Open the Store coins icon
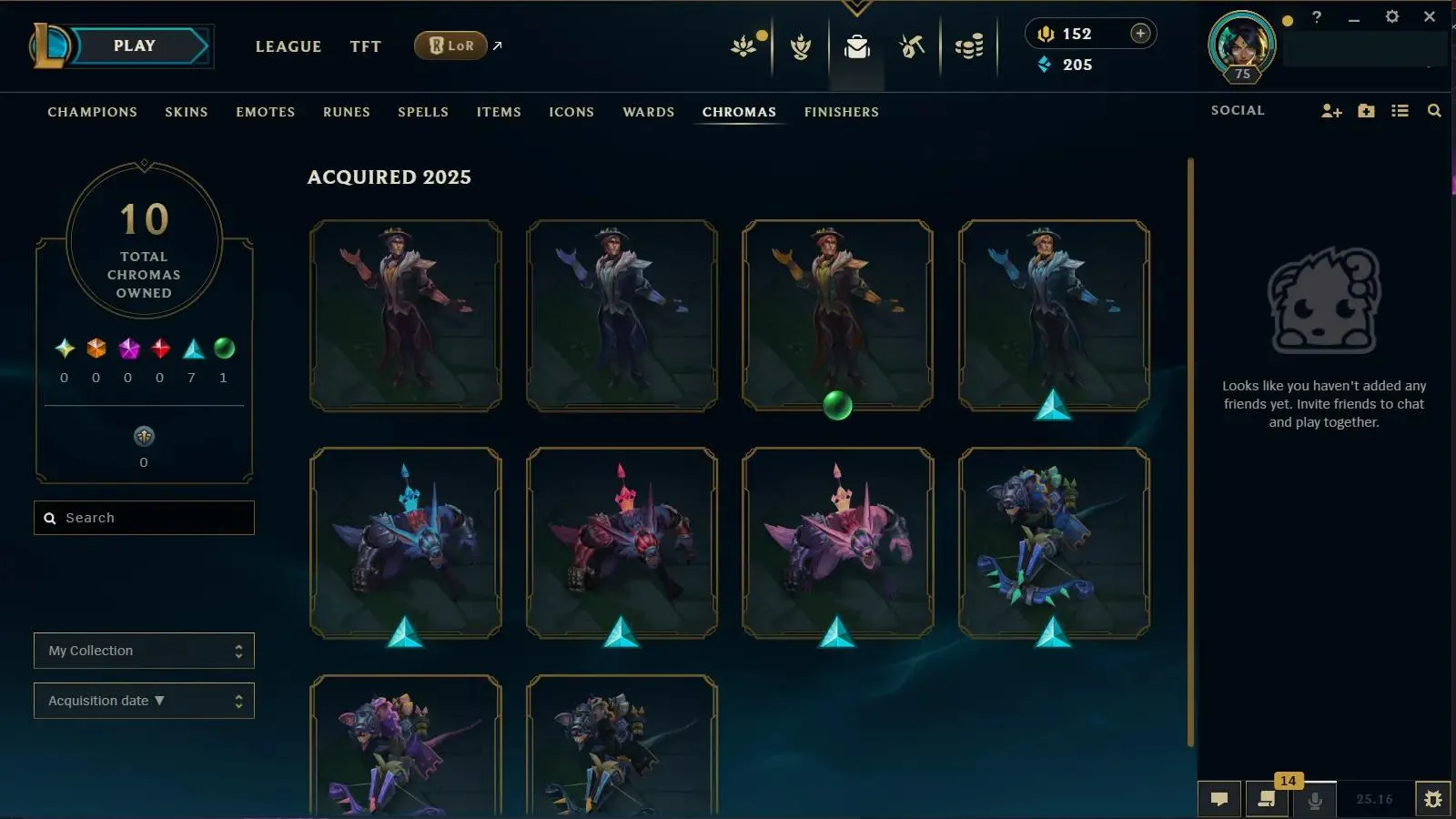This screenshot has width=1456, height=819. (969, 47)
